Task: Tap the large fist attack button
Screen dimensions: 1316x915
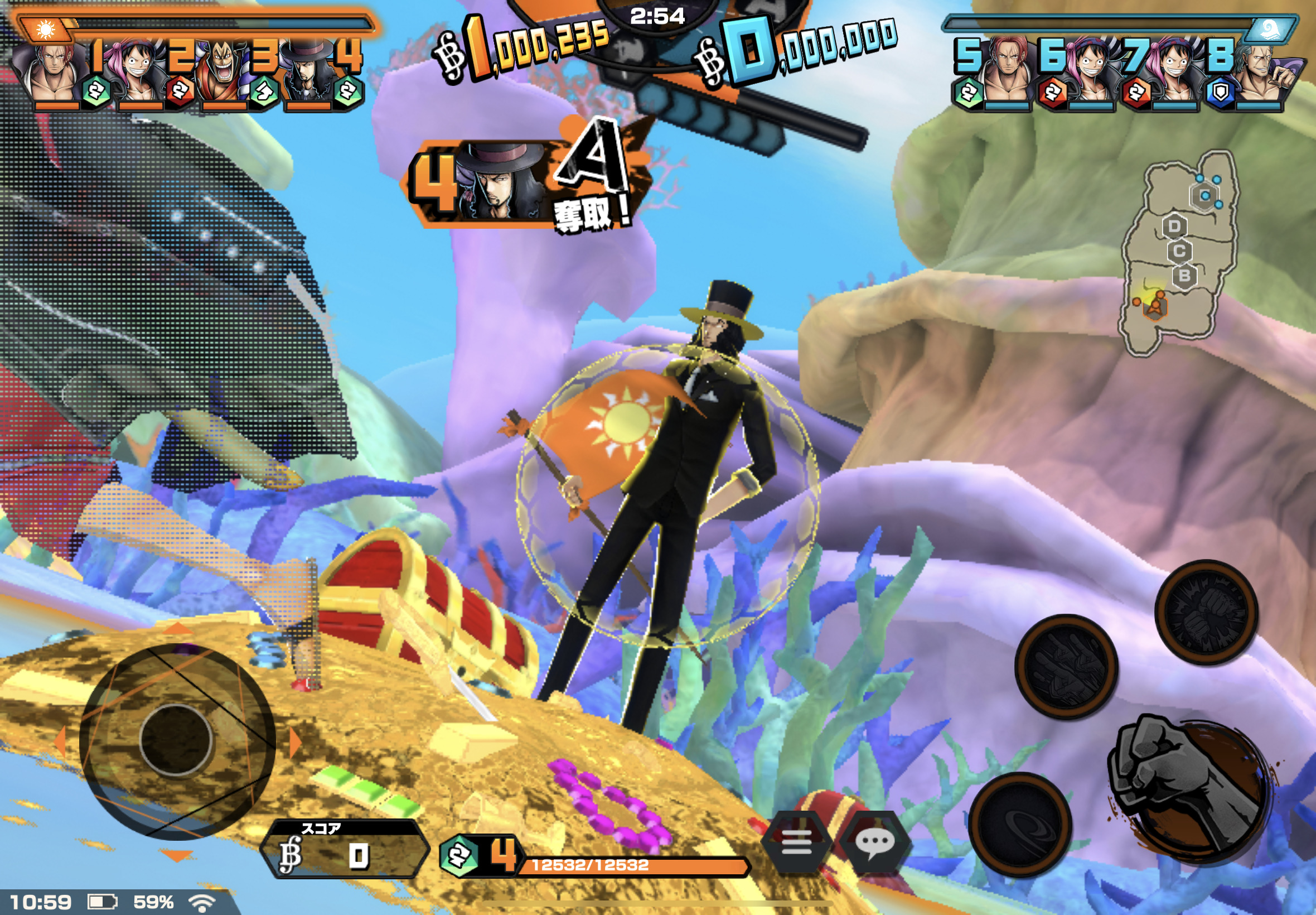Action: [x=1191, y=788]
